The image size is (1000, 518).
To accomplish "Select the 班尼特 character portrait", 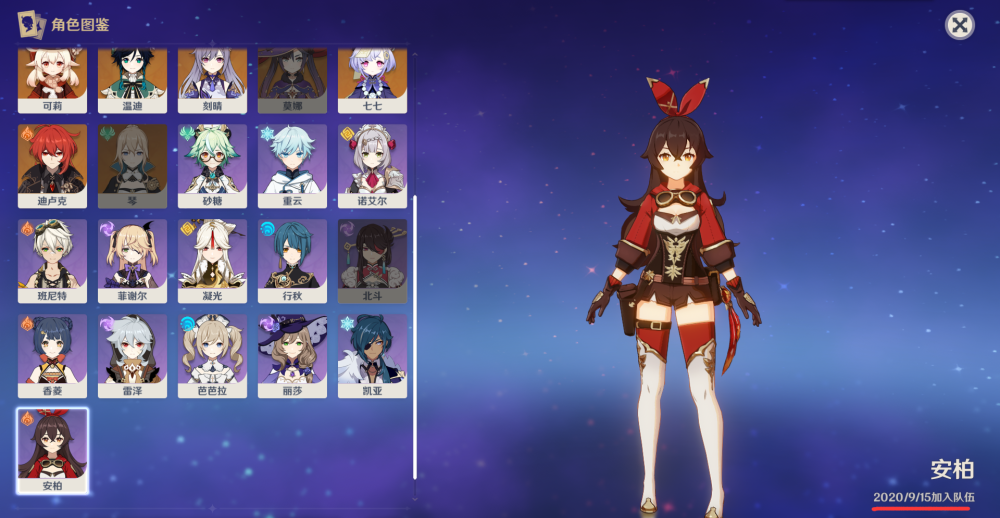I will click(52, 260).
